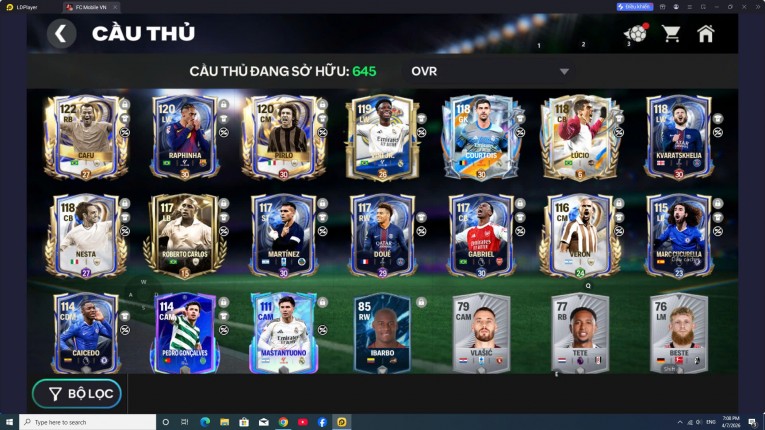765x430 pixels.
Task: Select the silver Vlašić card
Action: (x=482, y=332)
